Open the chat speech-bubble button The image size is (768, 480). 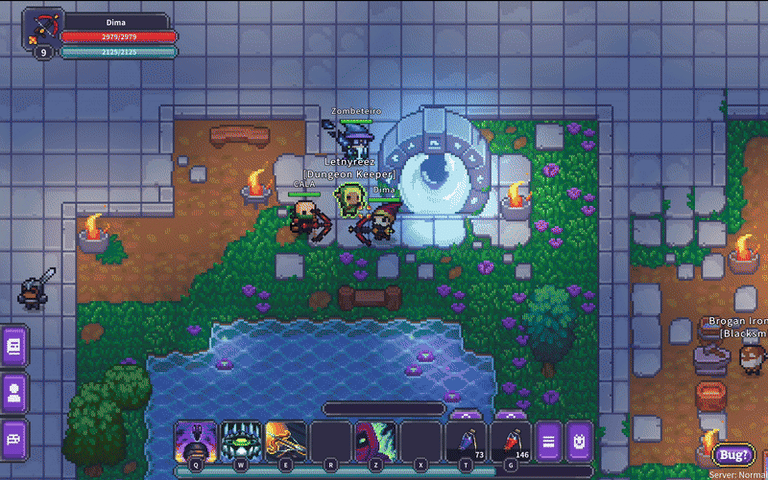tap(15, 438)
